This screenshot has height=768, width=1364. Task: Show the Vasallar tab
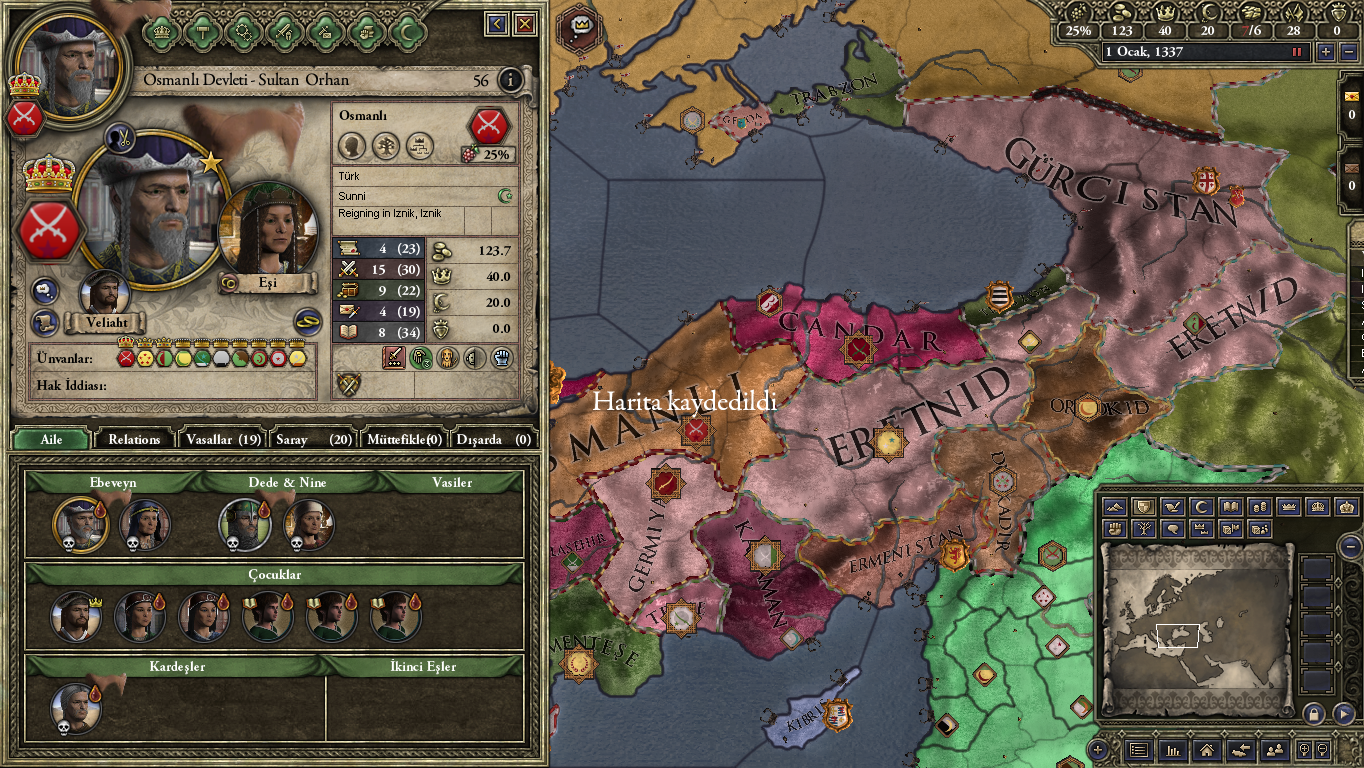click(x=223, y=439)
